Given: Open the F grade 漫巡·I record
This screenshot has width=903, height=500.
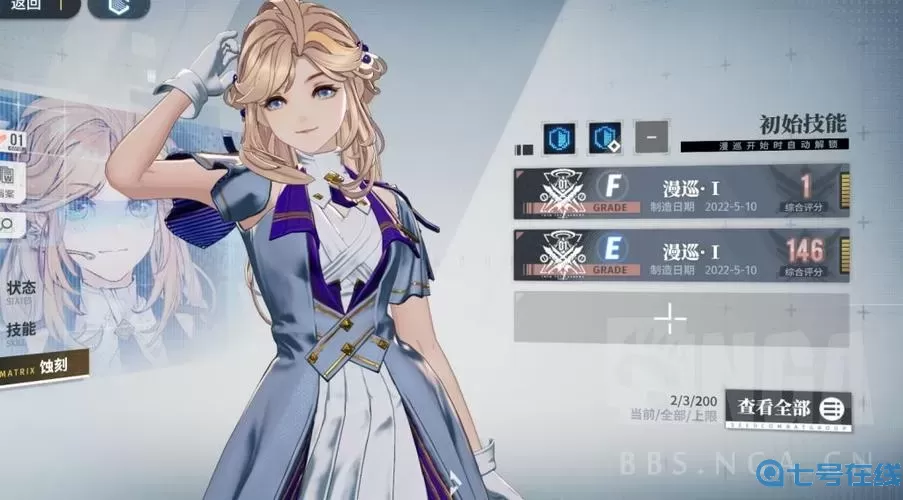Looking at the screenshot, I should pos(680,191).
